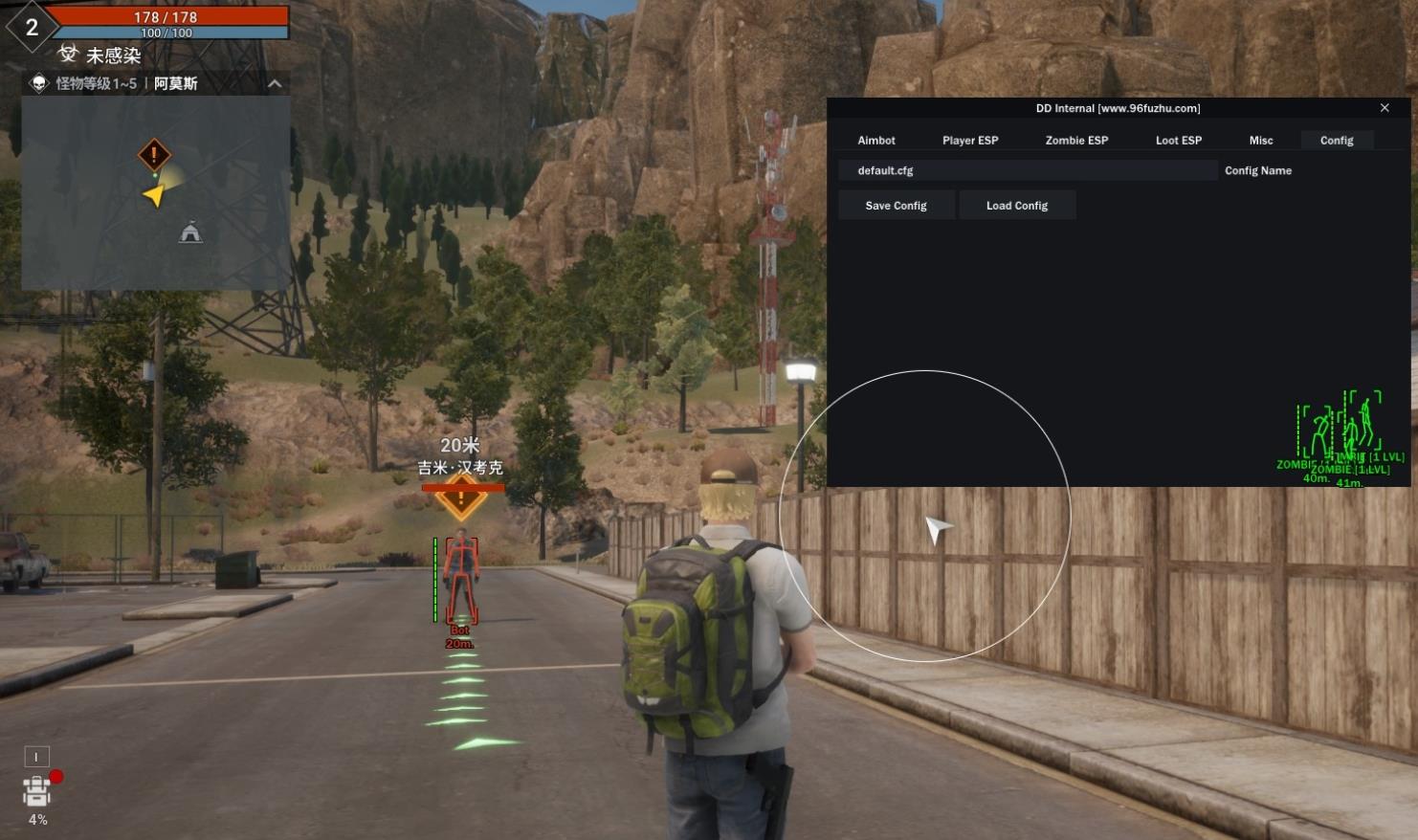Screen dimensions: 1418x840
Task: Switch to the Aimbot tab
Action: coord(876,141)
